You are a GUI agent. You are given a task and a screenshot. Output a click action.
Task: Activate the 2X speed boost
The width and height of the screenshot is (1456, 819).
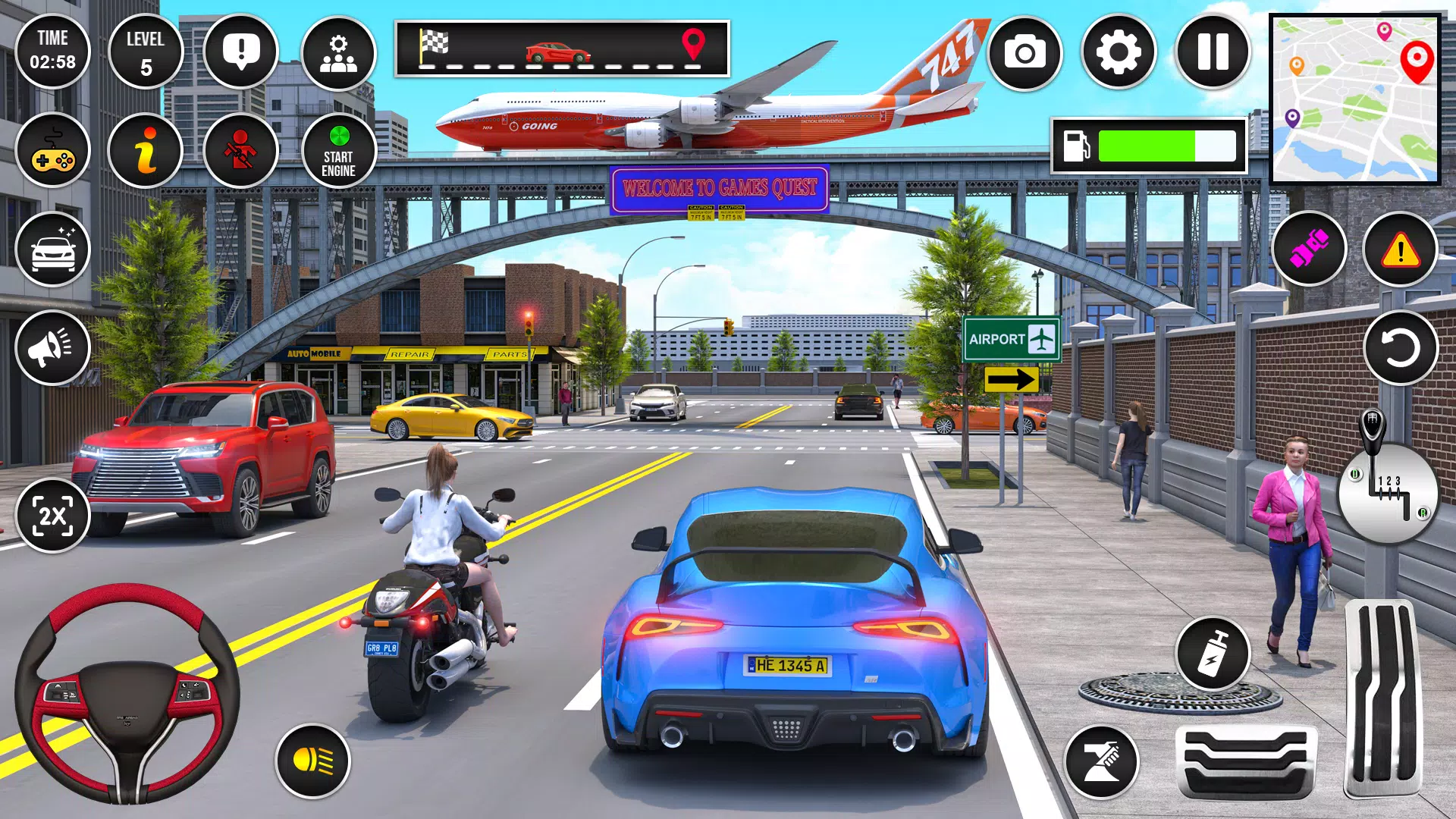click(52, 516)
